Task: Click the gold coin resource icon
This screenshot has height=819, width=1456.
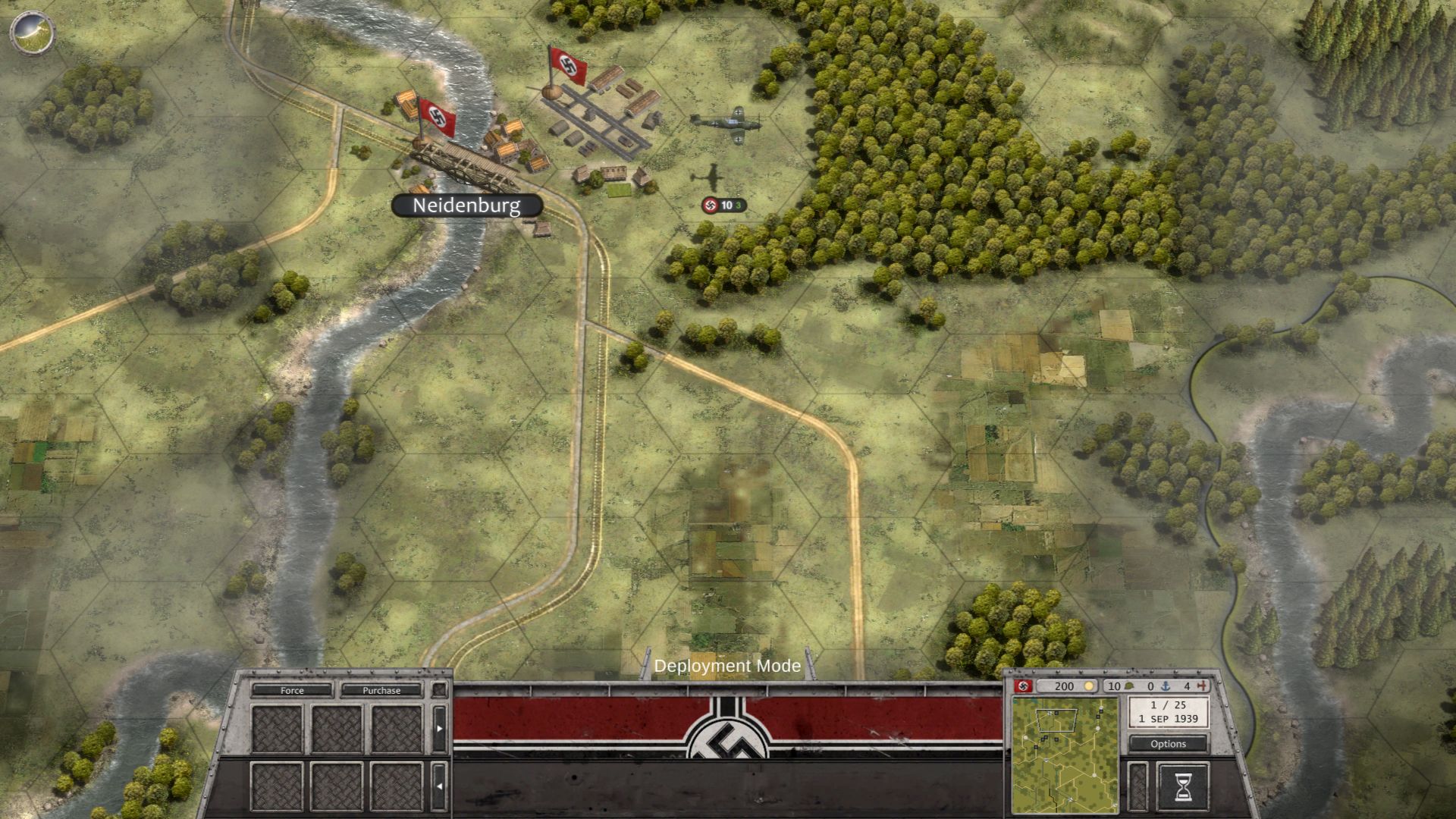Action: click(1090, 686)
